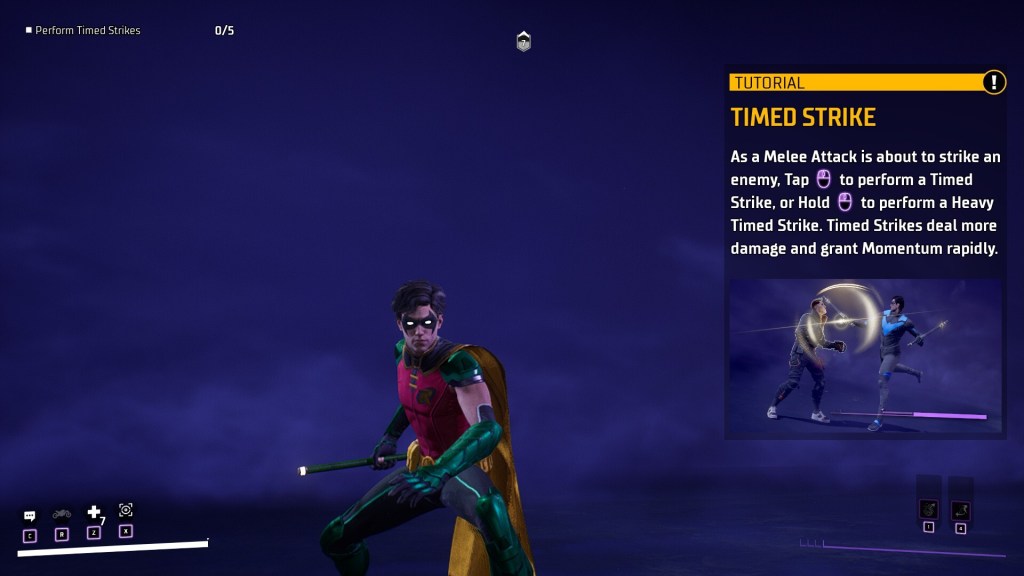Open the speech bubble chat icon
Viewport: 1024px width, 576px height.
(x=30, y=516)
